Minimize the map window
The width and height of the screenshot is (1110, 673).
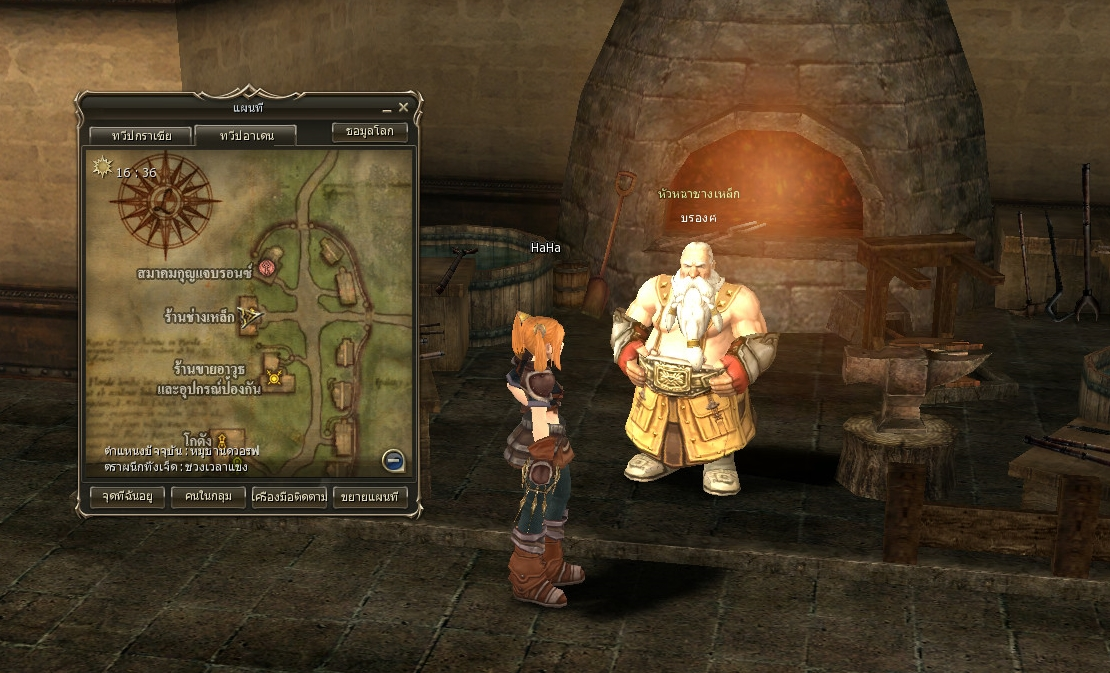point(386,108)
